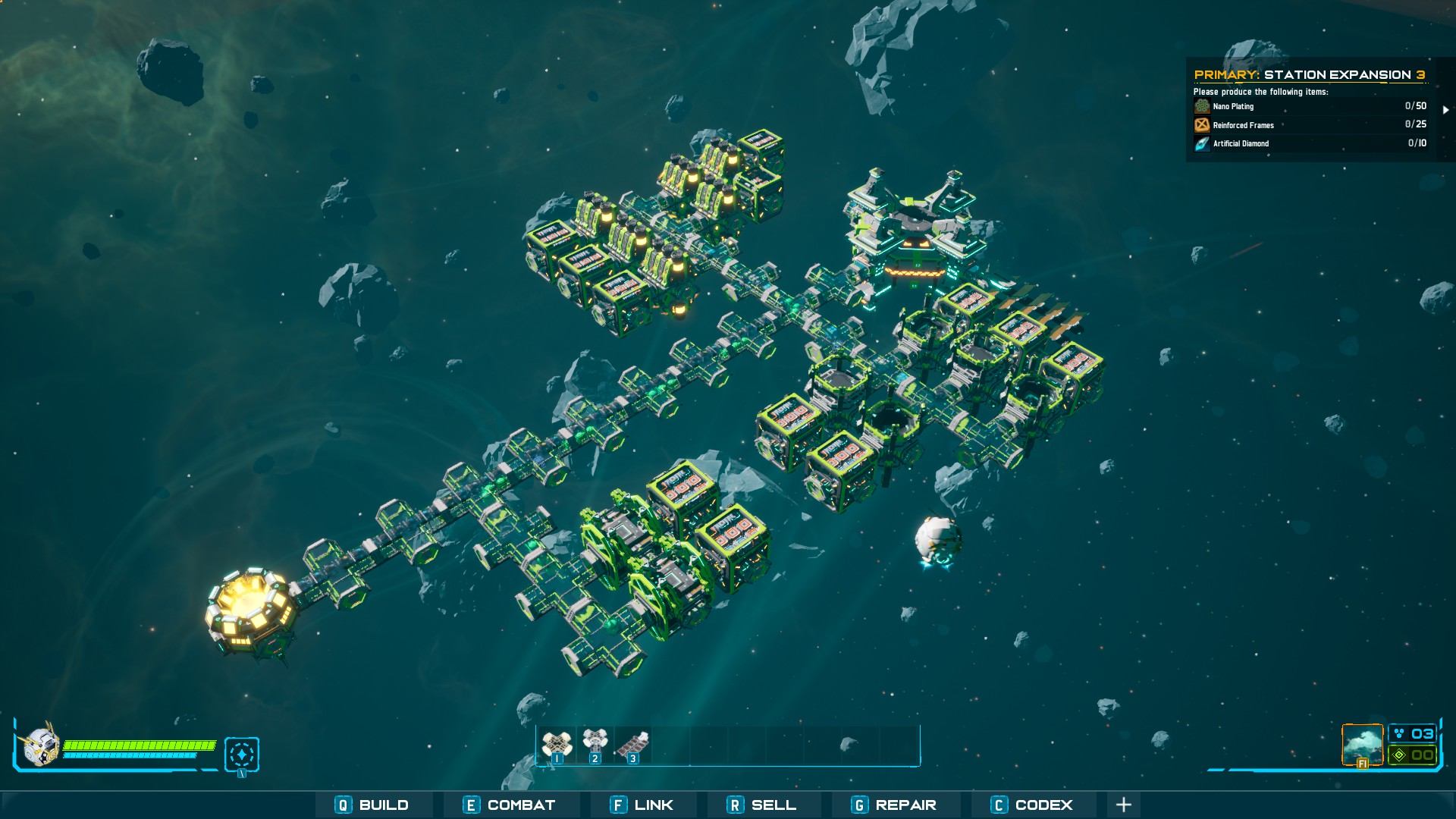
Task: Open the Station Expansion 3 objective tracker
Action: (x=1309, y=74)
